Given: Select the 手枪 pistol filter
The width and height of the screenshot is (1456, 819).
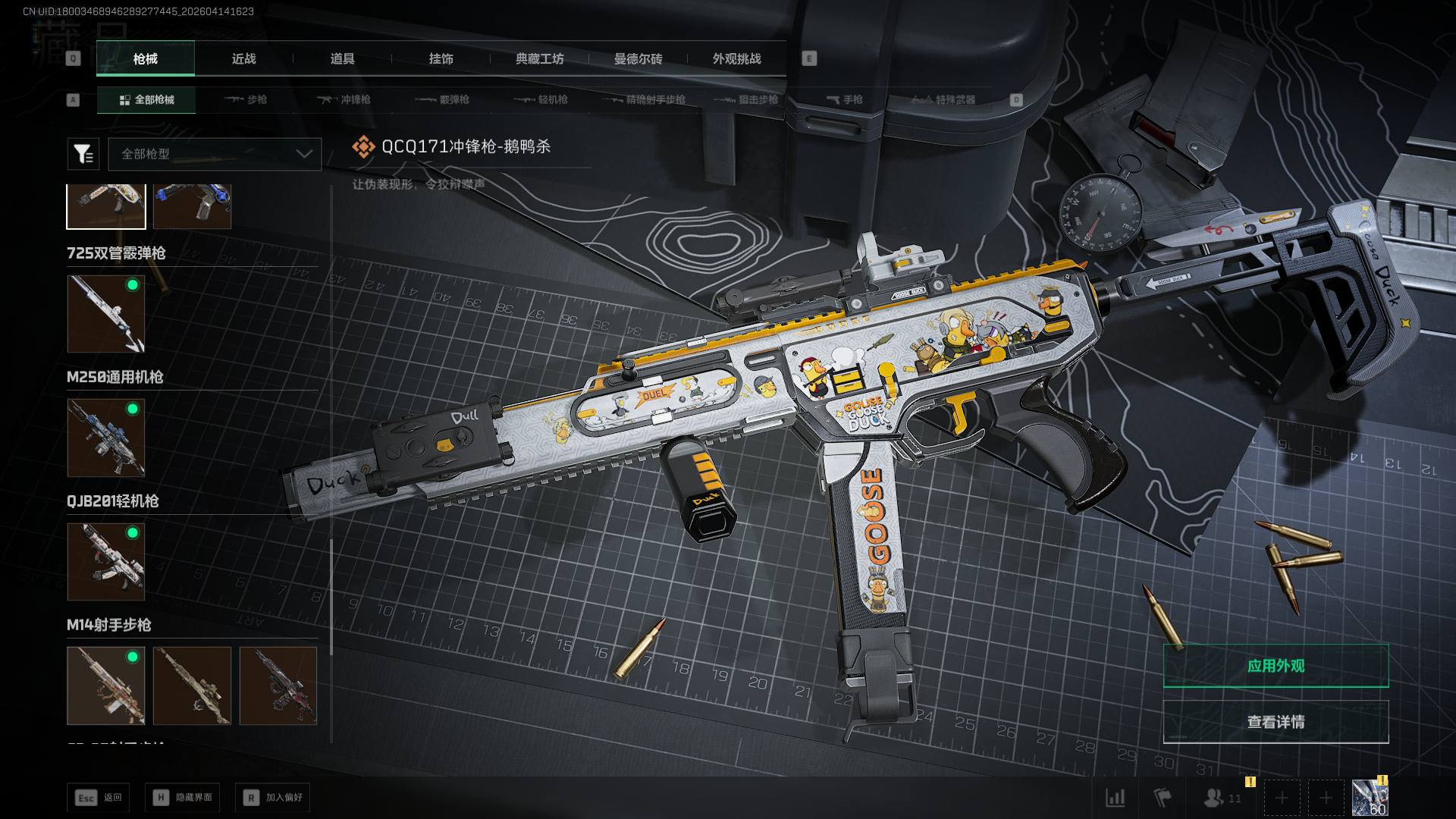Looking at the screenshot, I should coord(845,99).
